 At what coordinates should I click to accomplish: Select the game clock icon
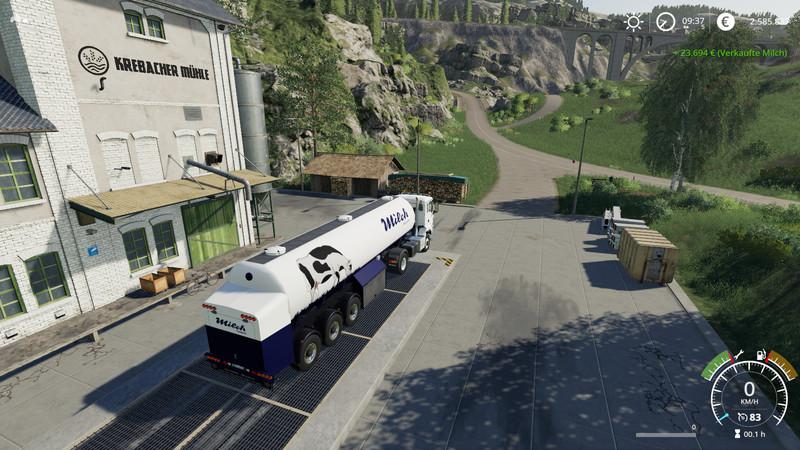point(665,22)
